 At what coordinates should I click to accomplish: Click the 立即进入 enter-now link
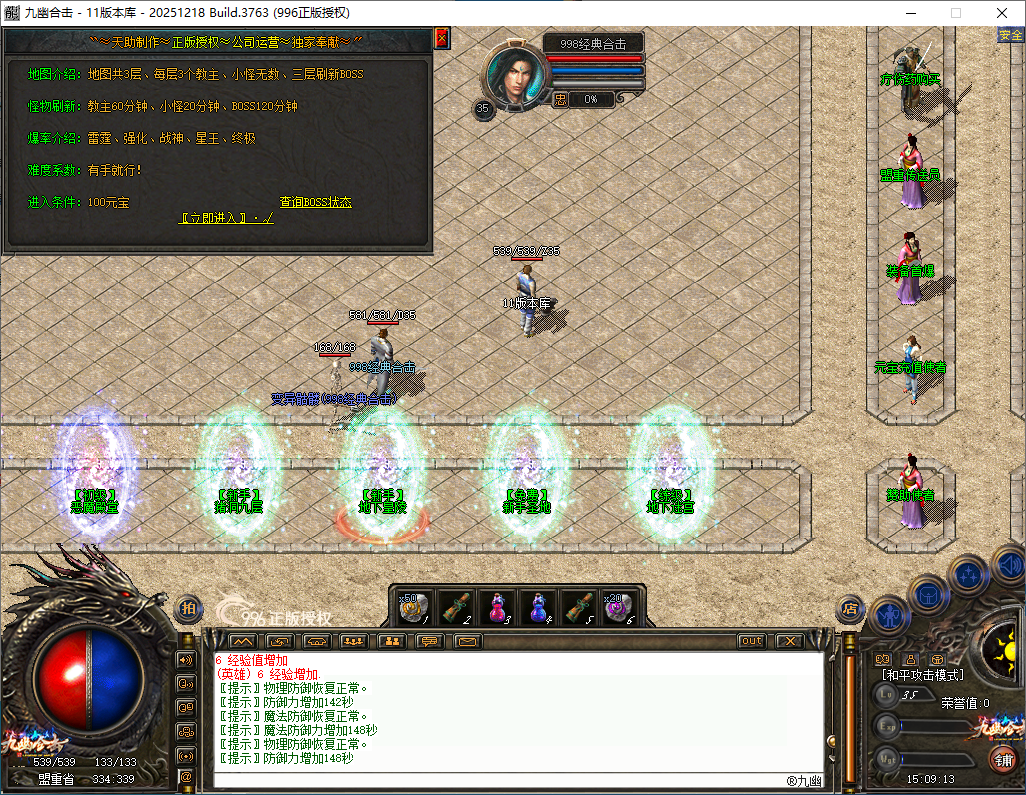click(x=226, y=218)
